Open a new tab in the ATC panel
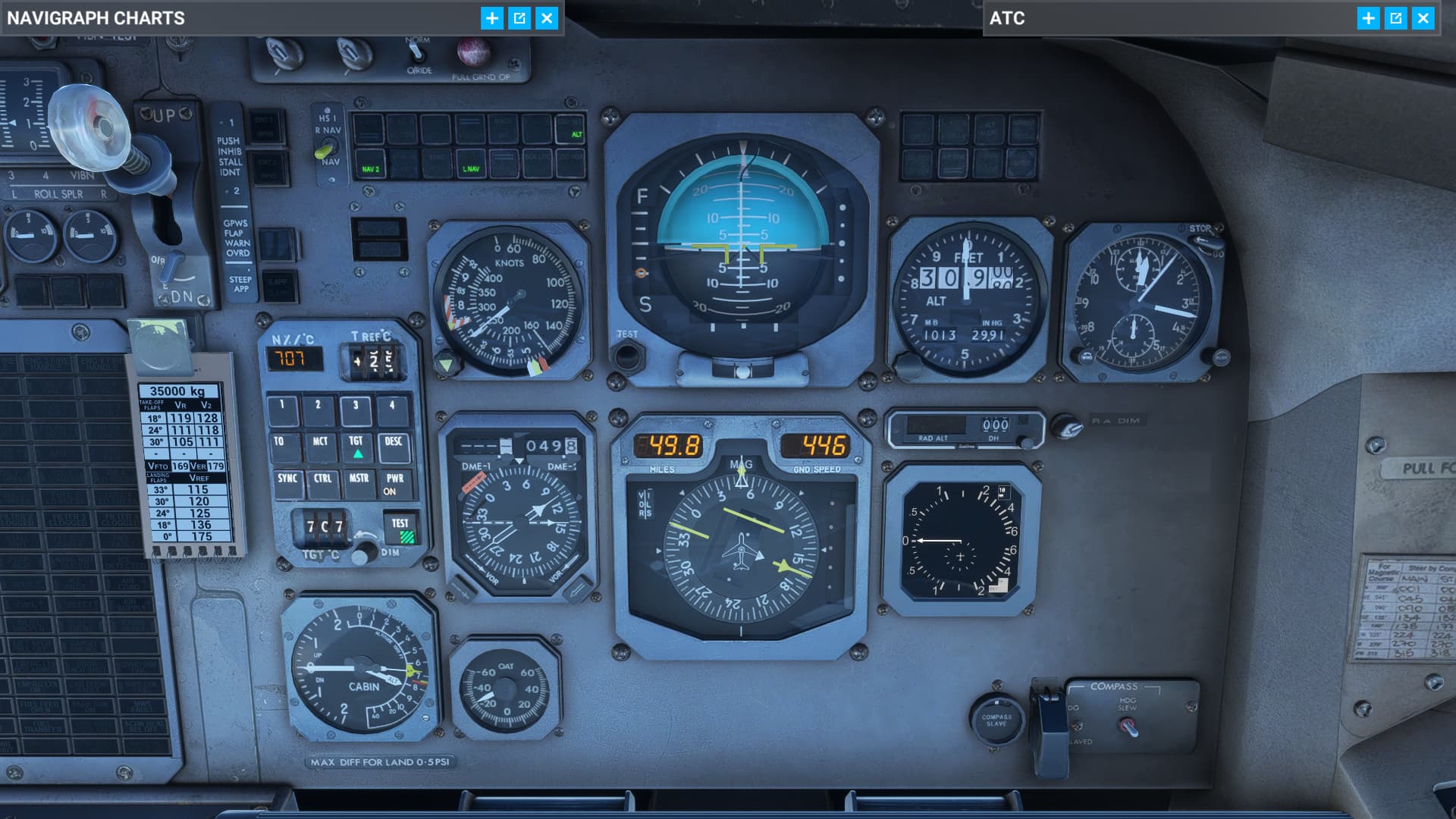 click(1367, 18)
